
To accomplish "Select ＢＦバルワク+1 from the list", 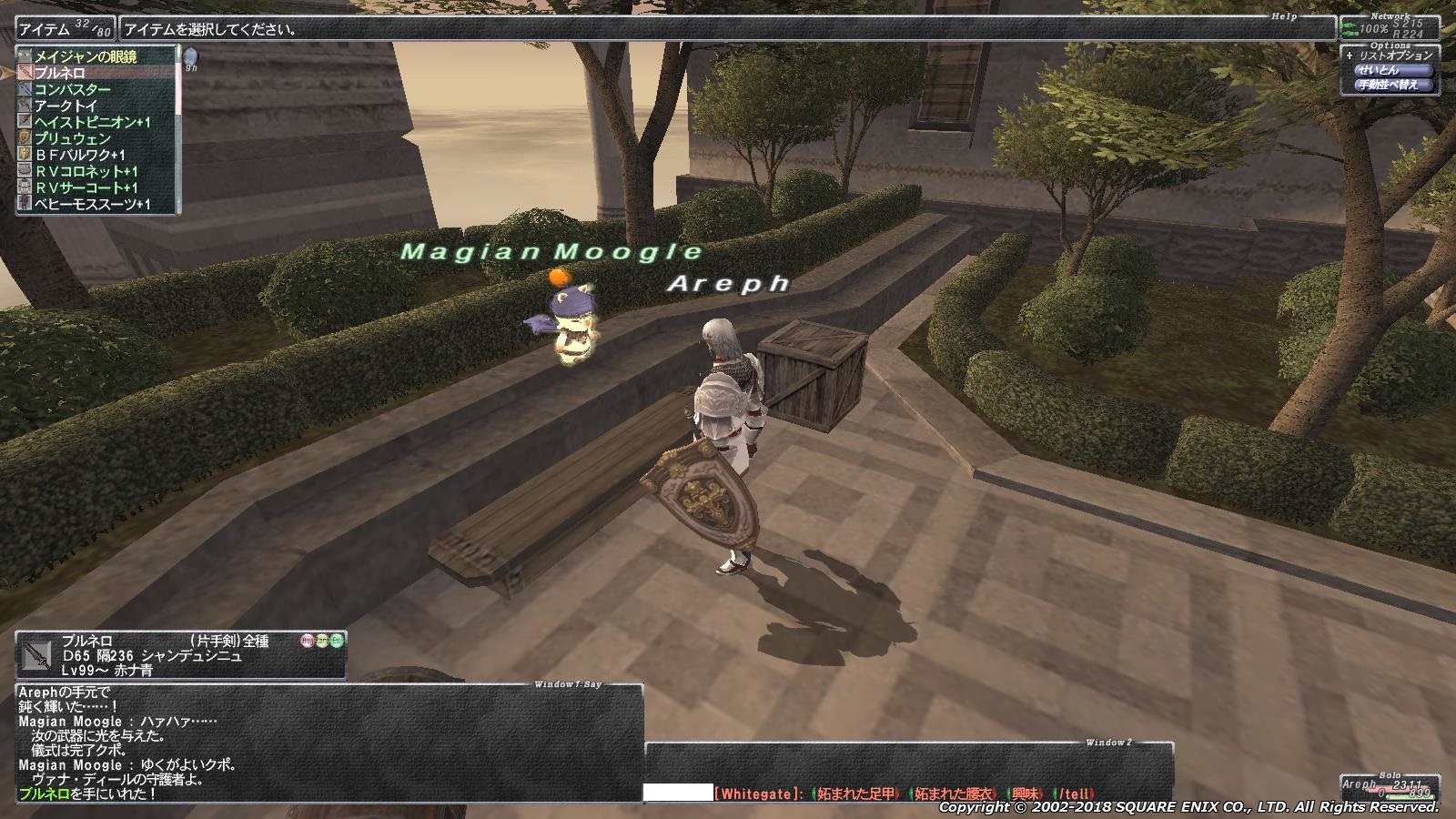I will (x=80, y=155).
